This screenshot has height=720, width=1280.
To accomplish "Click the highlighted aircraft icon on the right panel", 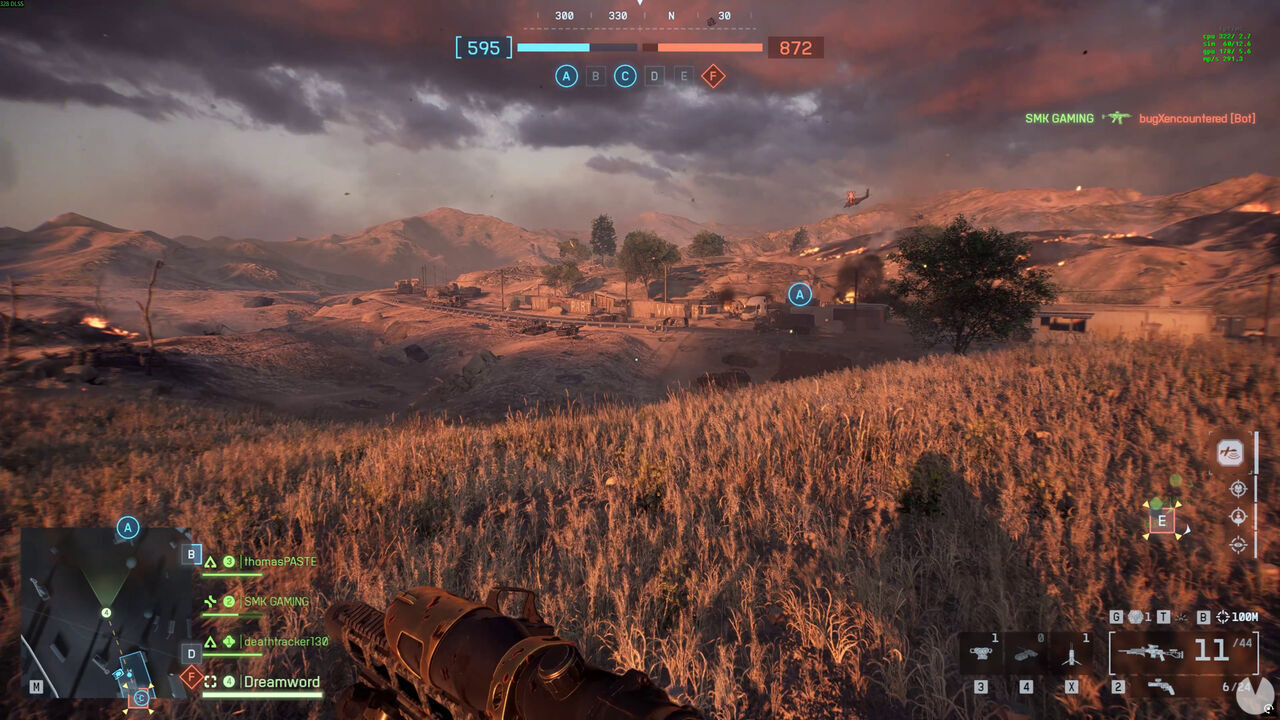I will click(1230, 453).
